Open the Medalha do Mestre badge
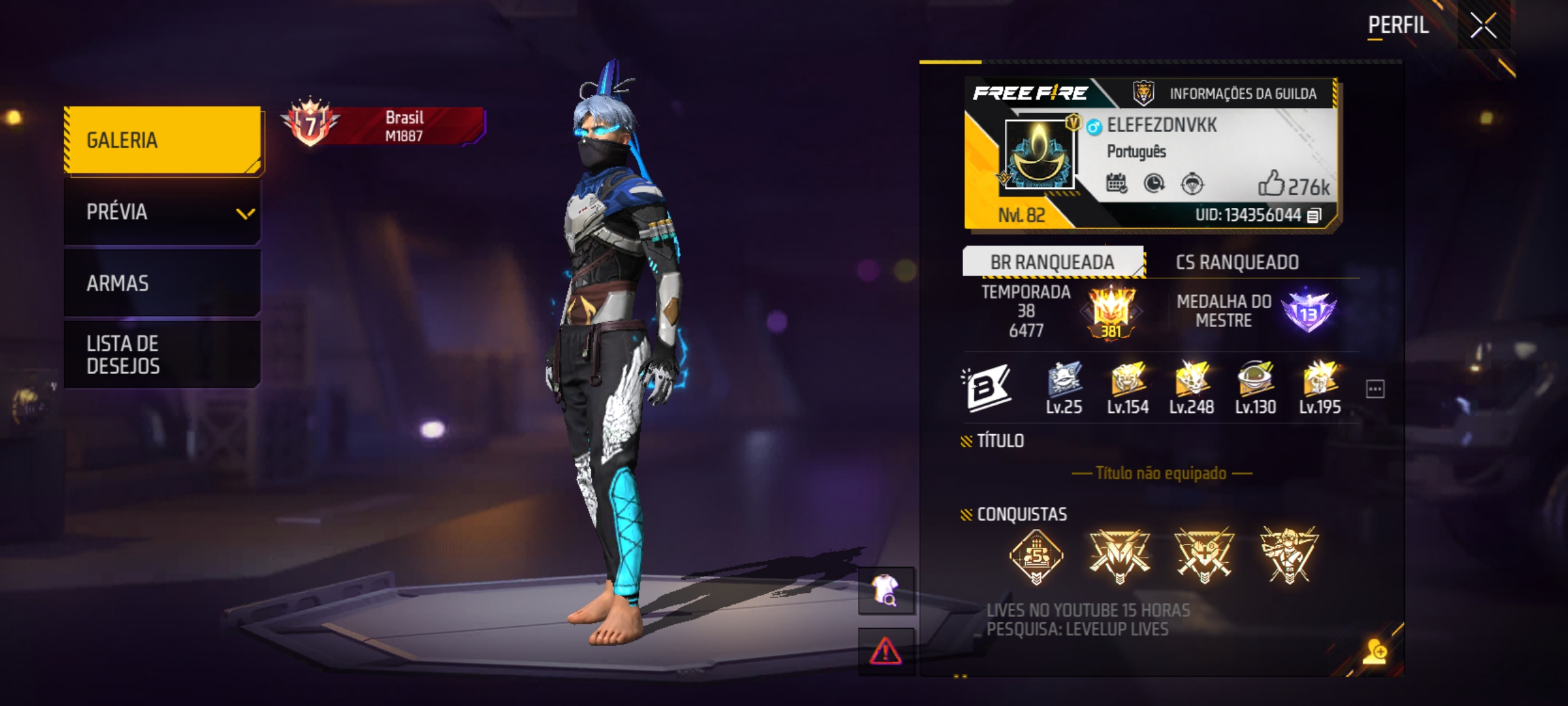This screenshot has width=1568, height=706. 1308,311
